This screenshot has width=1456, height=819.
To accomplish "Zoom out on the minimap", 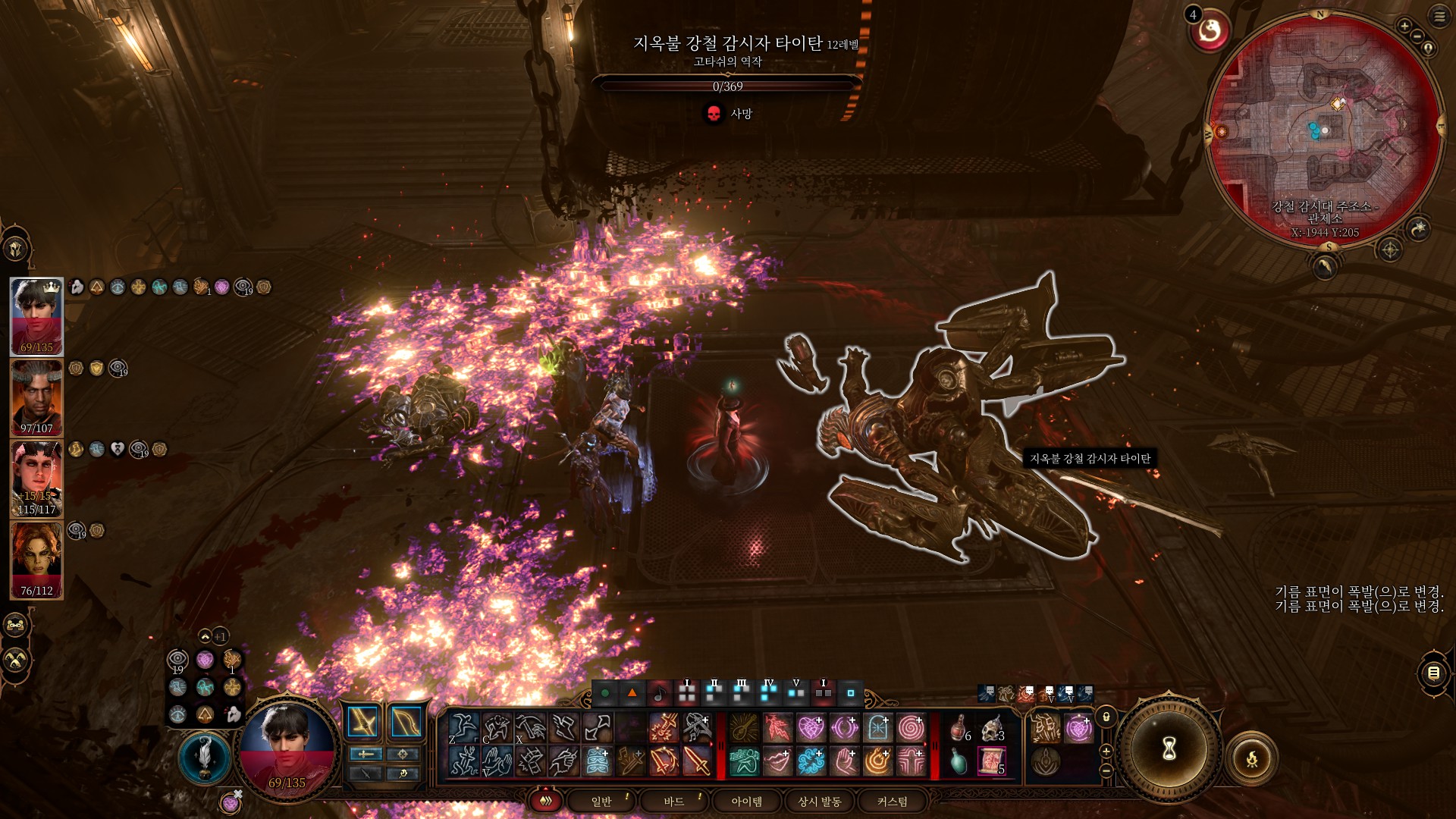I will pyautogui.click(x=1417, y=36).
